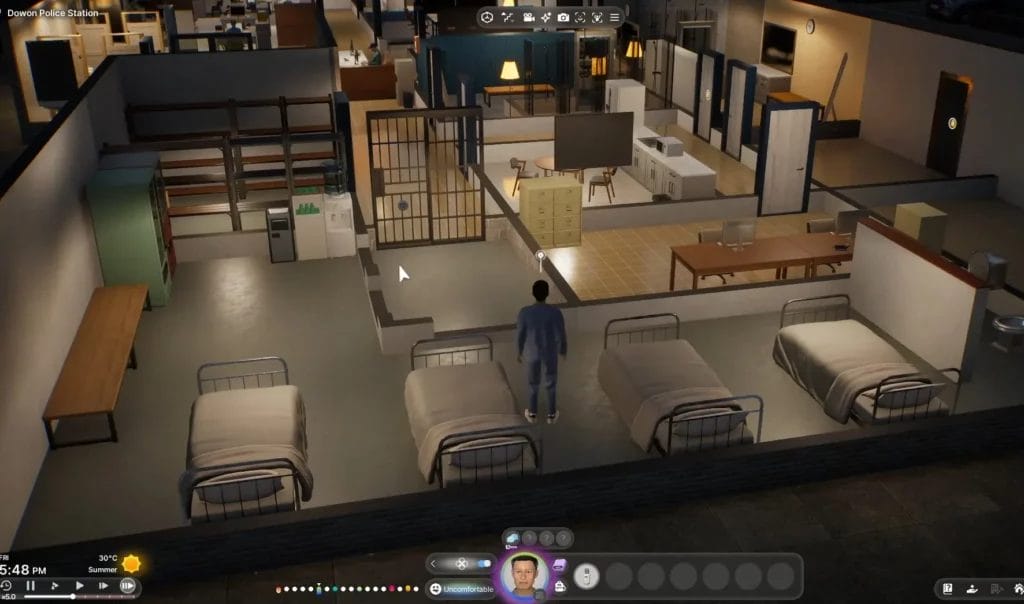The width and height of the screenshot is (1024, 604).
Task: Pause the game simulation
Action: pos(30,586)
